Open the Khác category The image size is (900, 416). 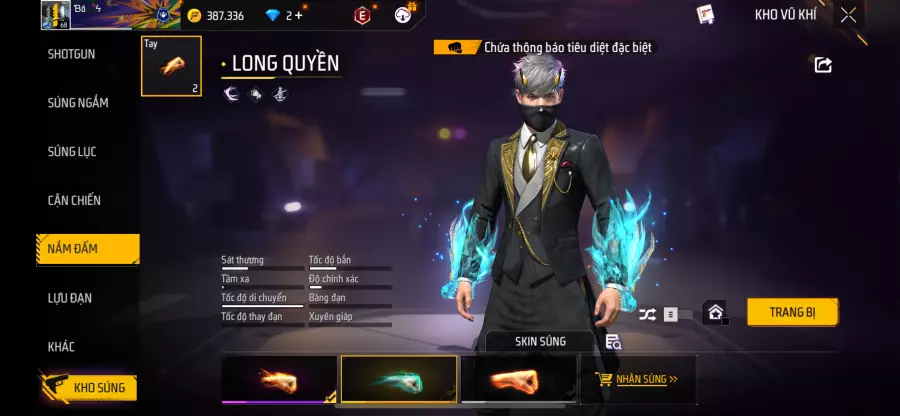(x=61, y=347)
